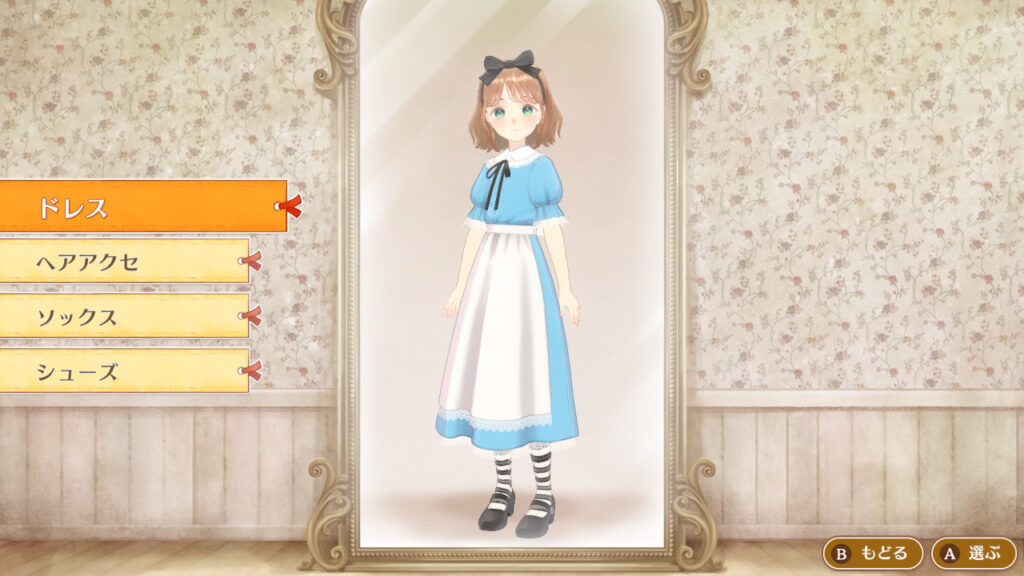
Task: Confirm with the 選ぶ button
Action: 973,553
